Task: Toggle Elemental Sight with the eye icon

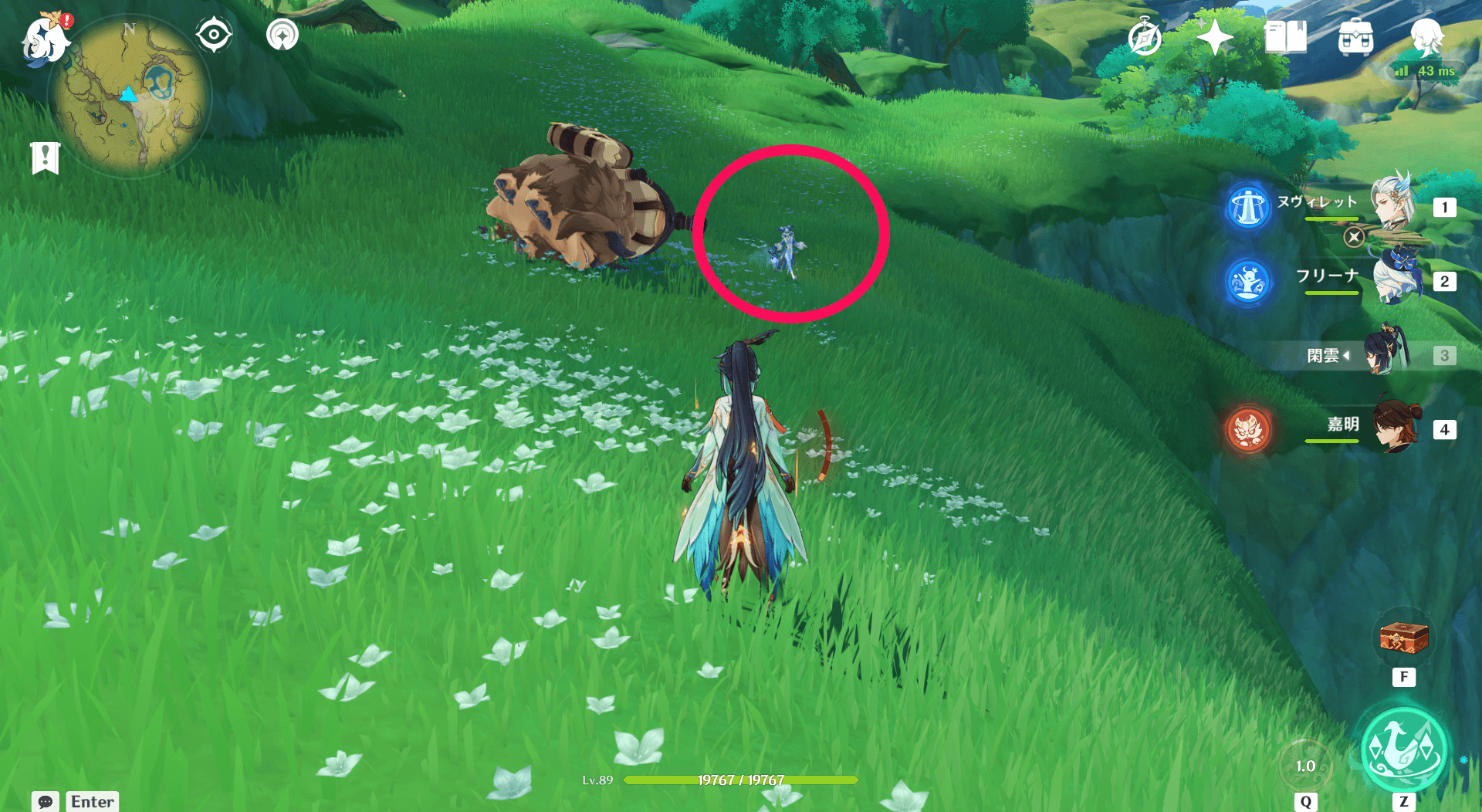Action: (214, 34)
